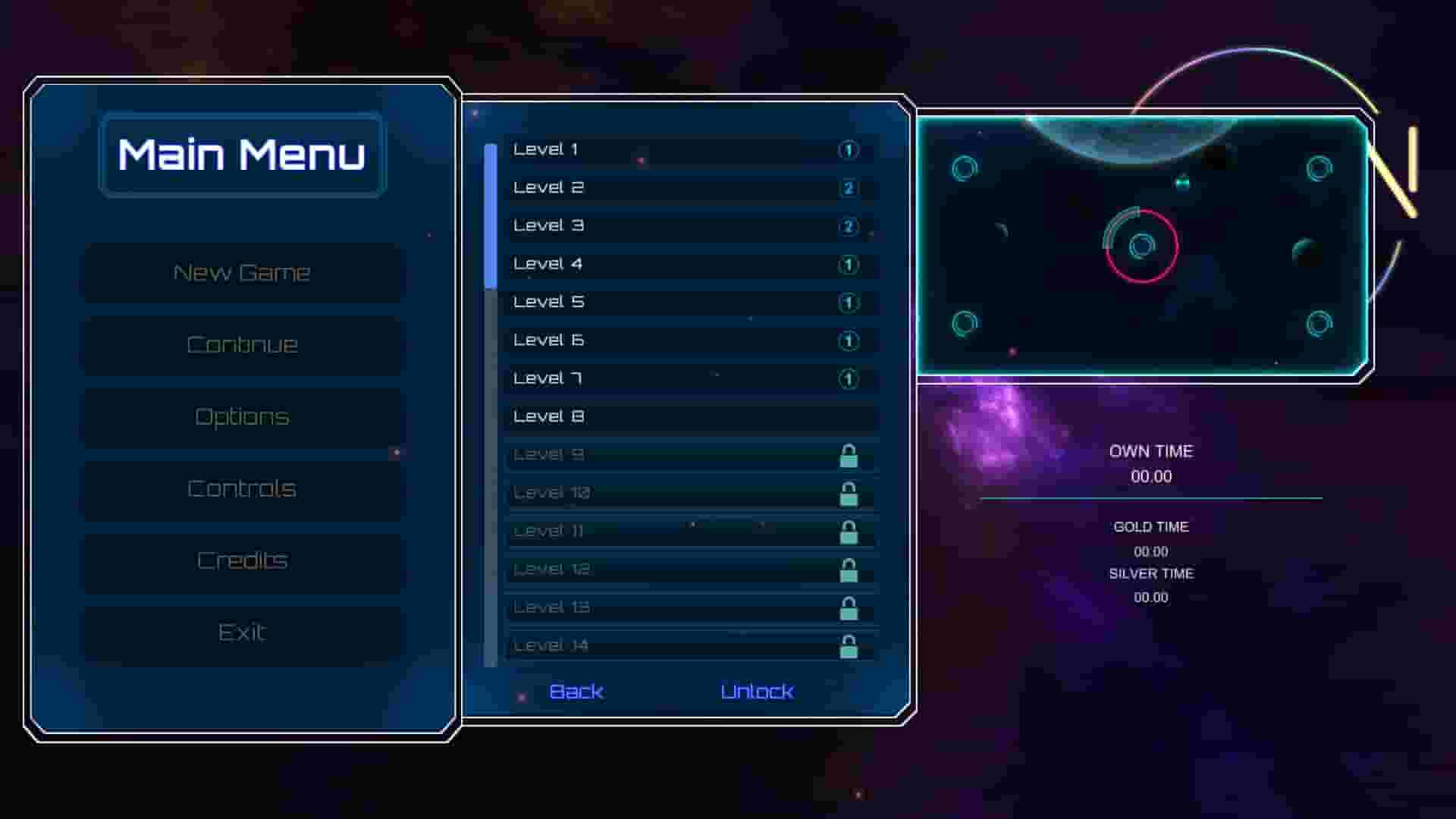Open the Options menu
The image size is (1456, 819).
(242, 416)
